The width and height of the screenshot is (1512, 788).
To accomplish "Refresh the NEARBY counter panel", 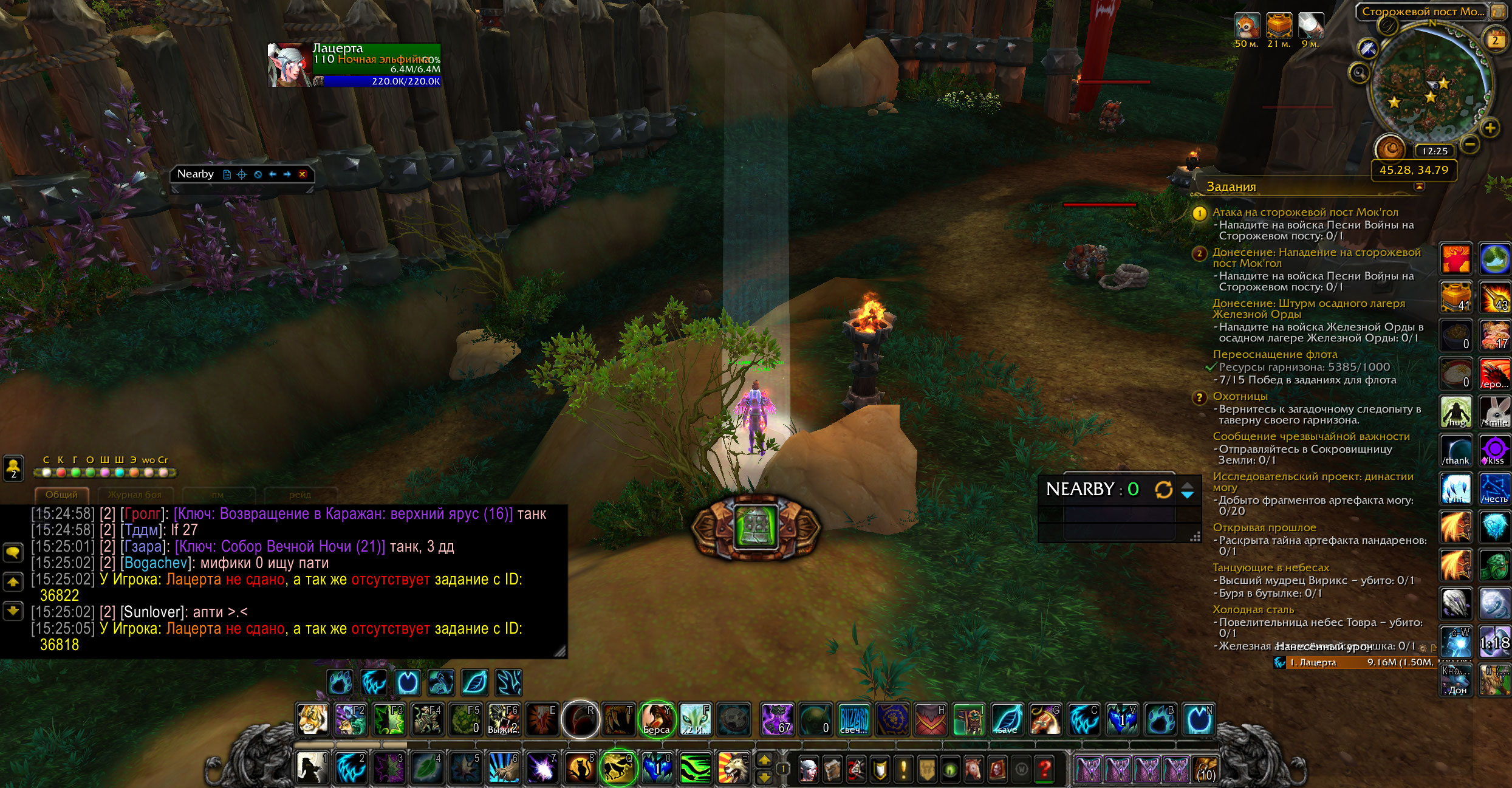I will (1163, 489).
